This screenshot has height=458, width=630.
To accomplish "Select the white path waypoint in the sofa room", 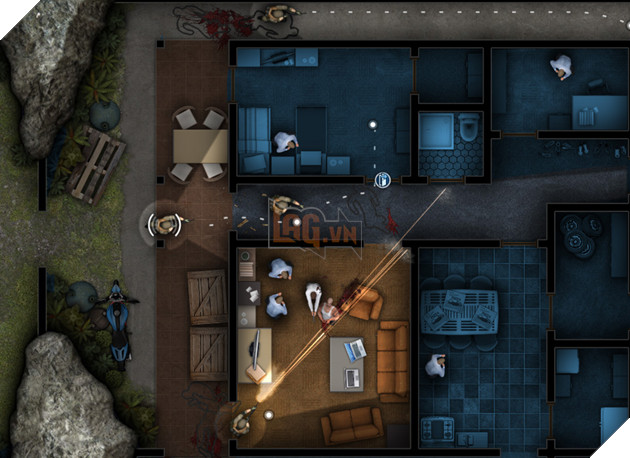I will point(372,125).
